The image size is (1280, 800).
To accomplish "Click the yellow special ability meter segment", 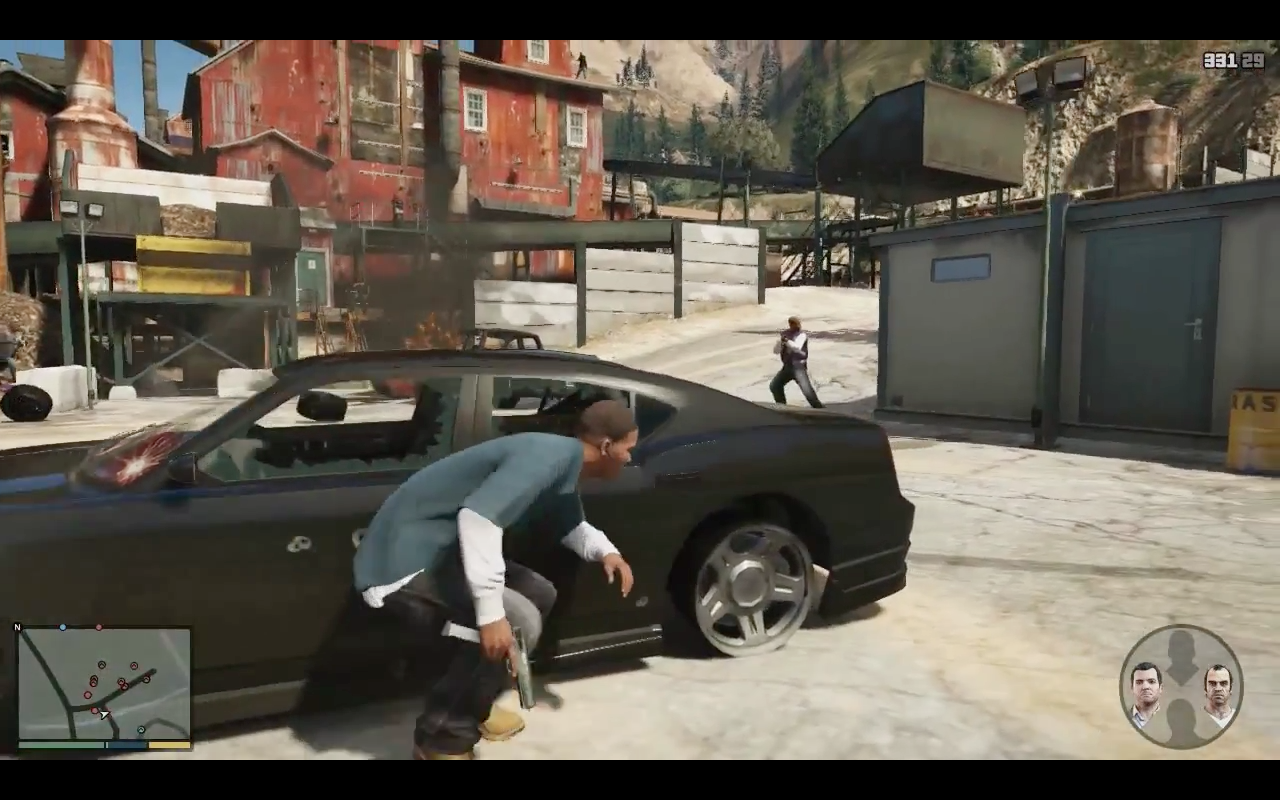I will [168, 745].
